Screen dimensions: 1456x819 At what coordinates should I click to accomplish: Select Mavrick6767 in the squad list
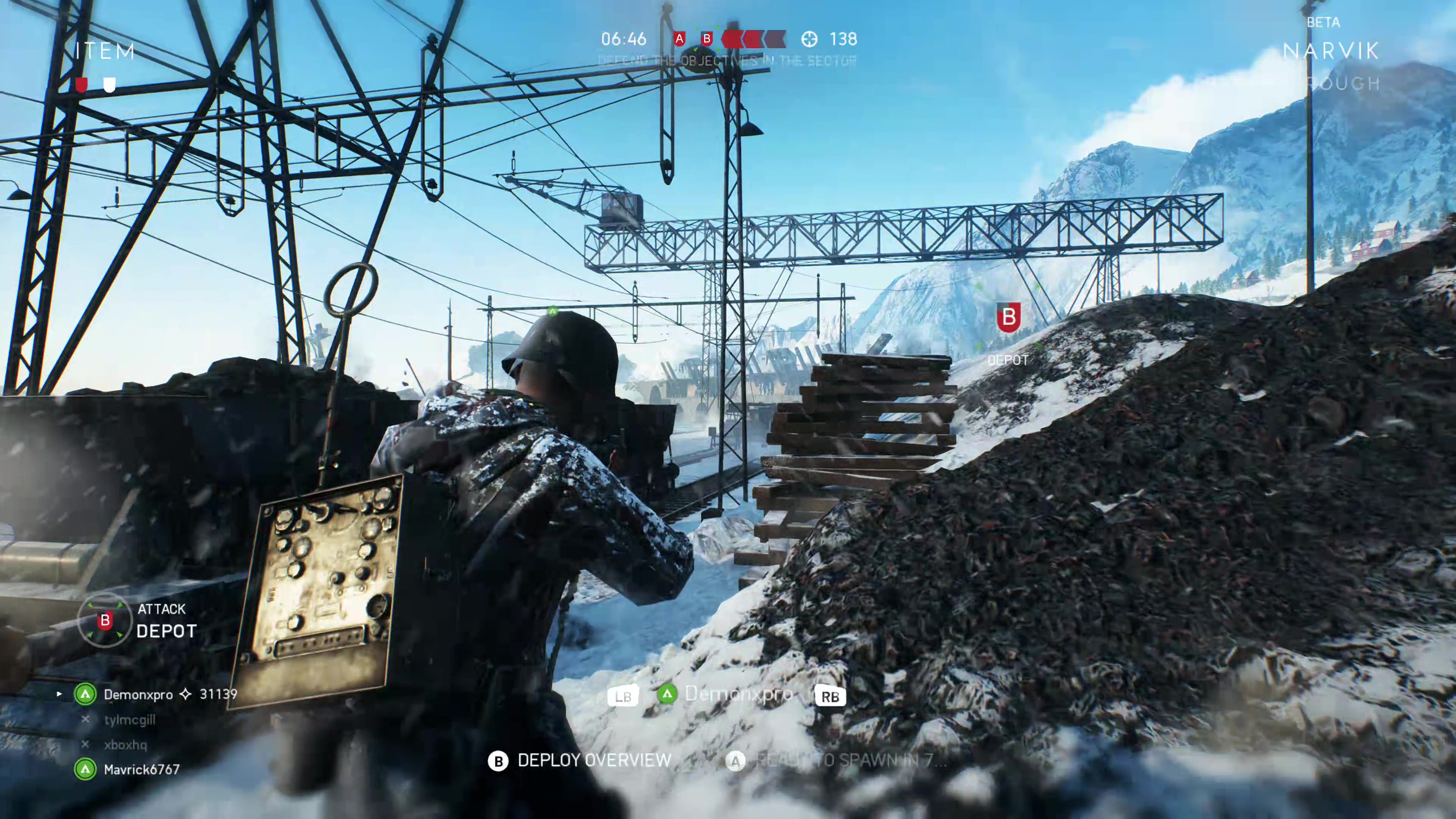tap(141, 770)
